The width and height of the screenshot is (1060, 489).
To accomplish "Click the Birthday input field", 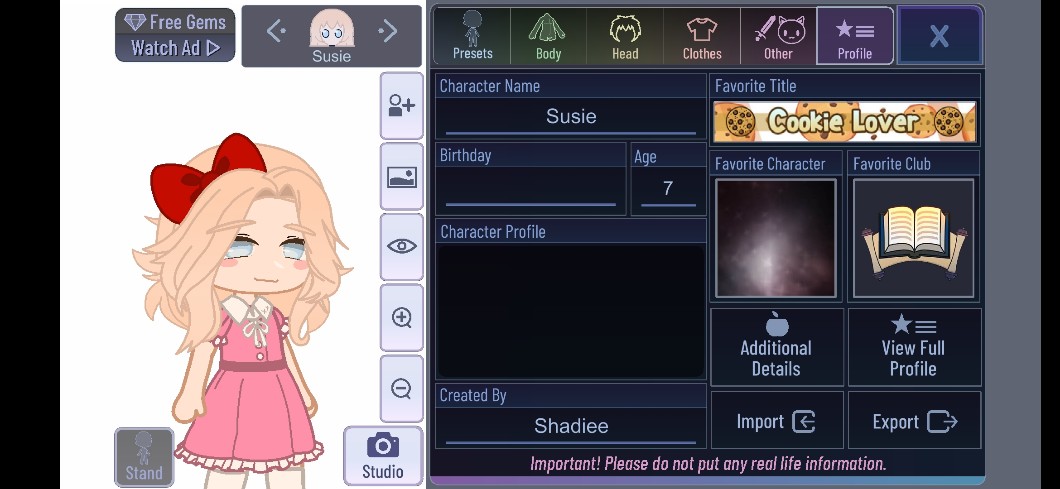I will coord(530,188).
